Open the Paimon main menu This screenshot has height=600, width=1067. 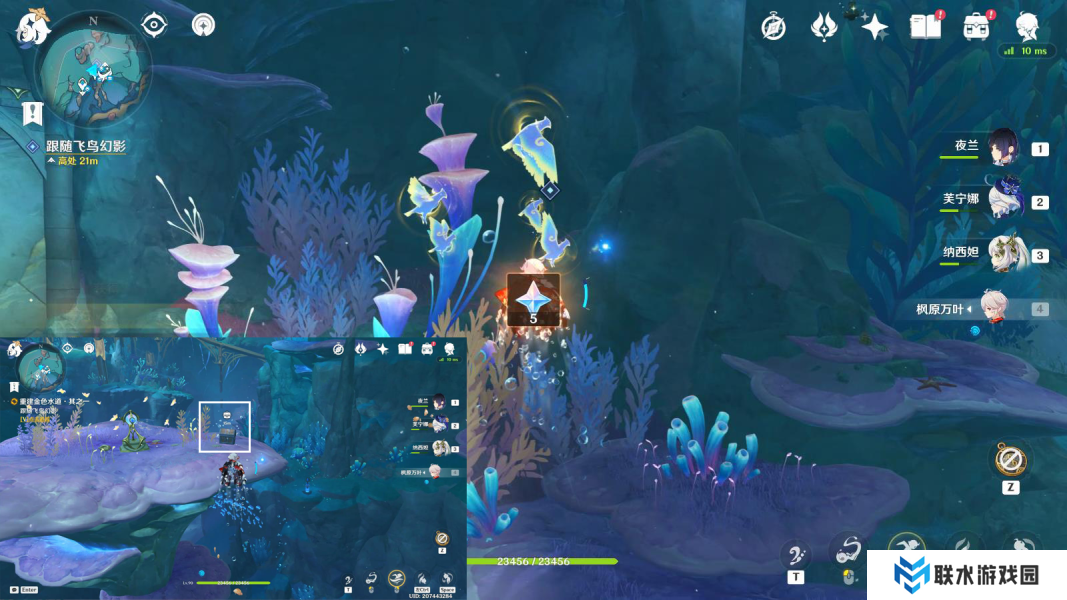[33, 27]
